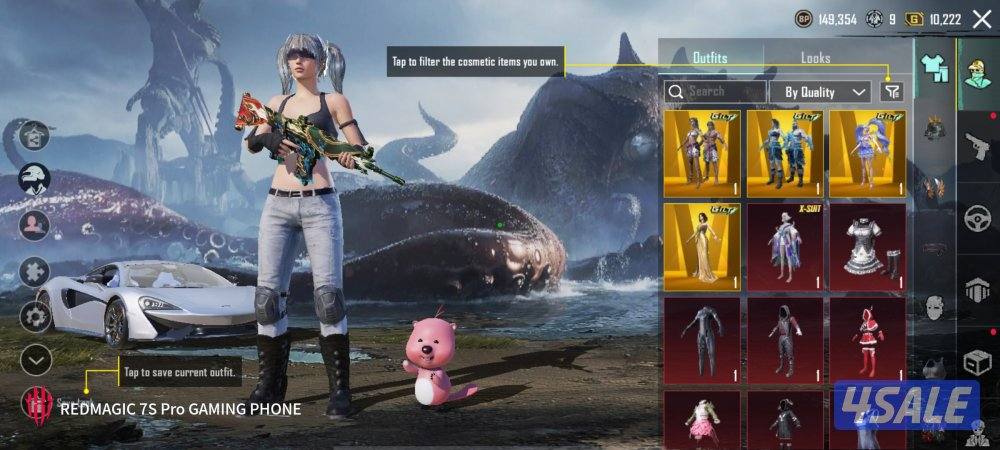1000x450 pixels.
Task: Click the puzzle piece icon
Action: (36, 270)
